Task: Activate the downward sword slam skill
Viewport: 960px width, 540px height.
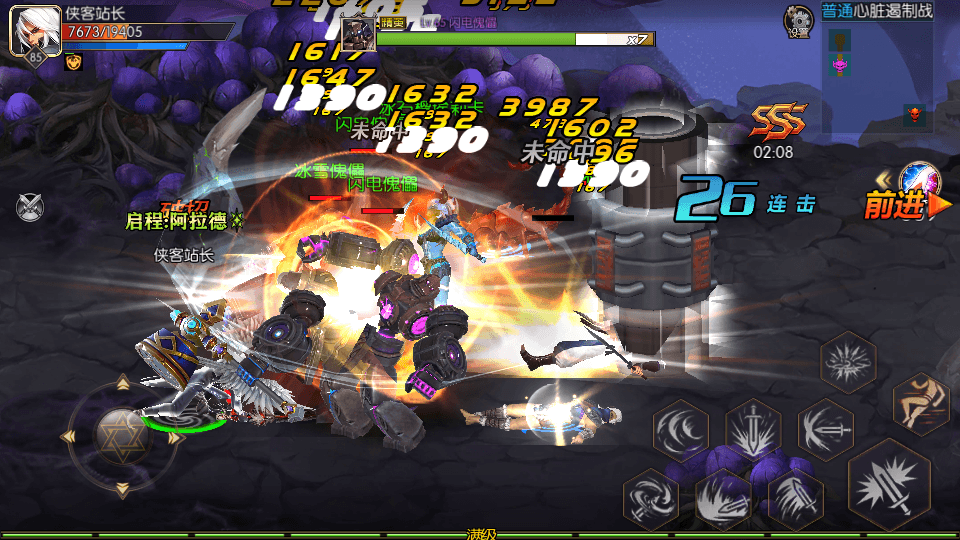Action: tap(753, 430)
